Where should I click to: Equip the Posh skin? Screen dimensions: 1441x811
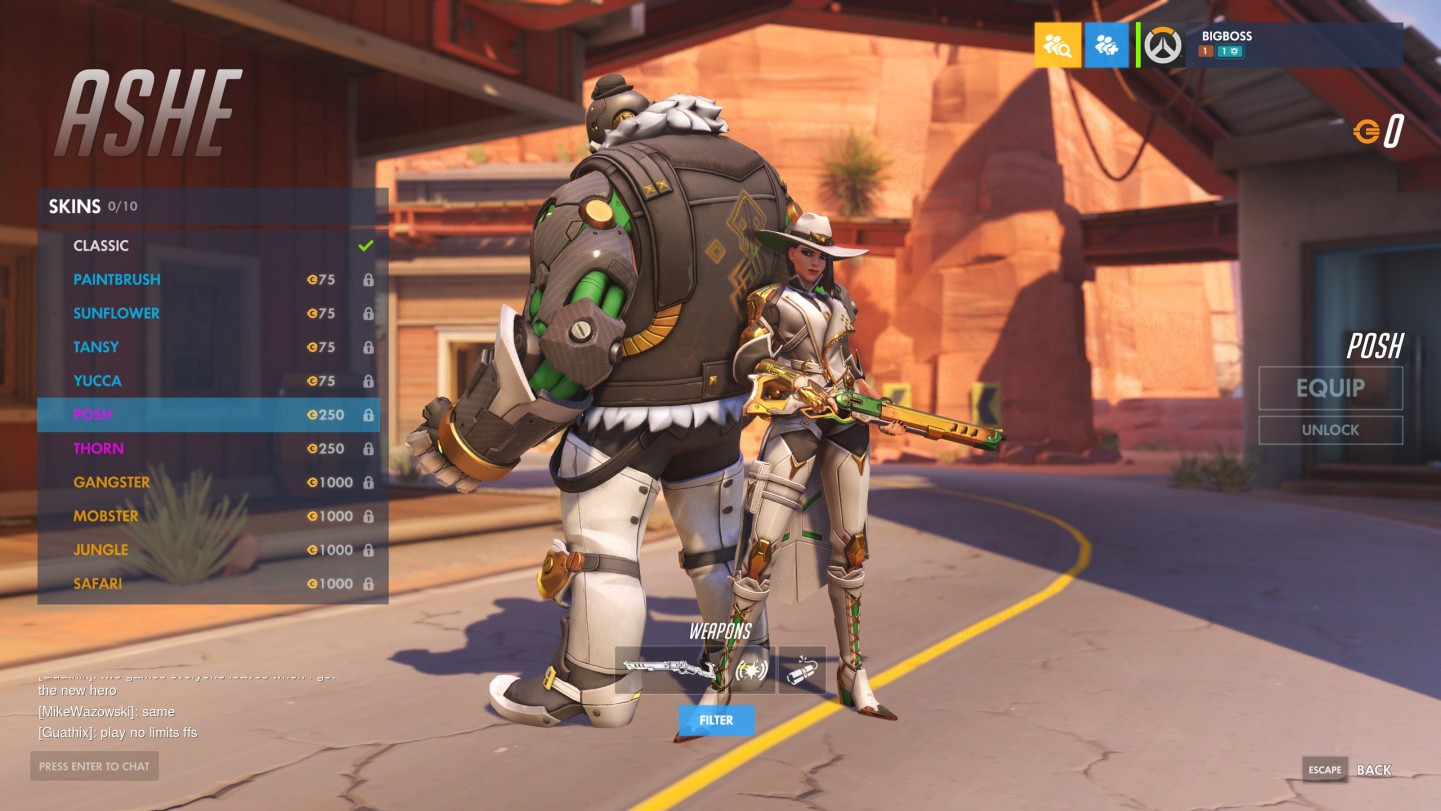pos(1330,388)
